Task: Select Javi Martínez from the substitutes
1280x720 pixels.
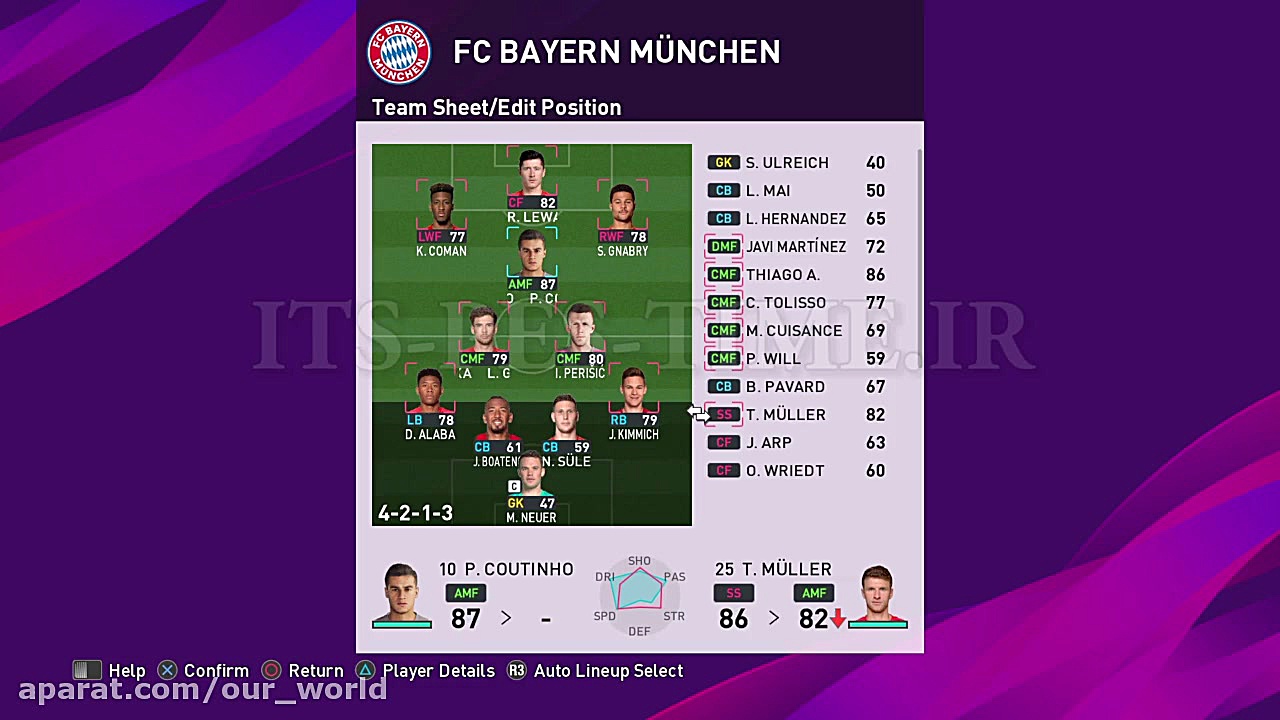Action: pos(795,247)
